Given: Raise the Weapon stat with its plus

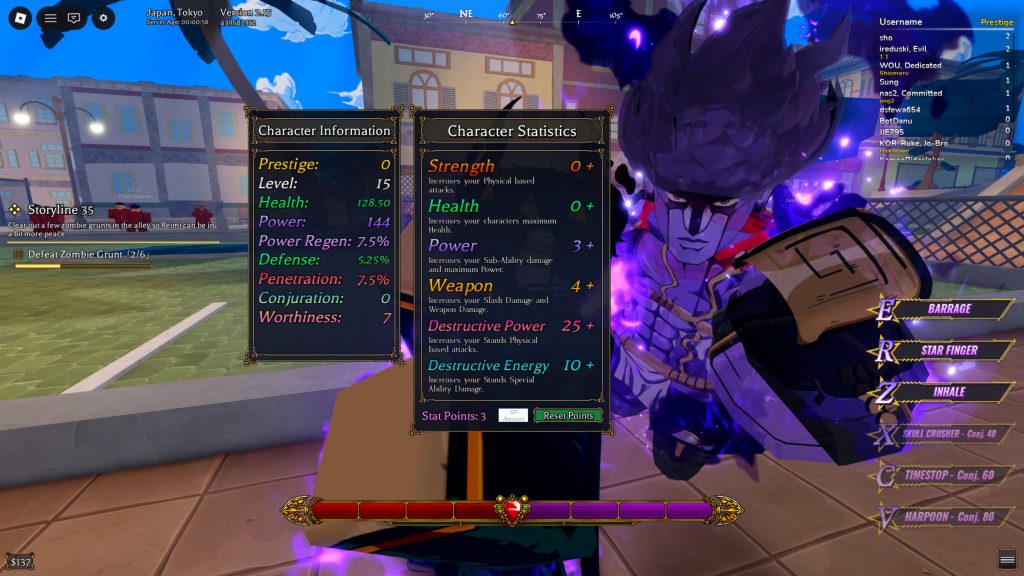Looking at the screenshot, I should coord(590,286).
